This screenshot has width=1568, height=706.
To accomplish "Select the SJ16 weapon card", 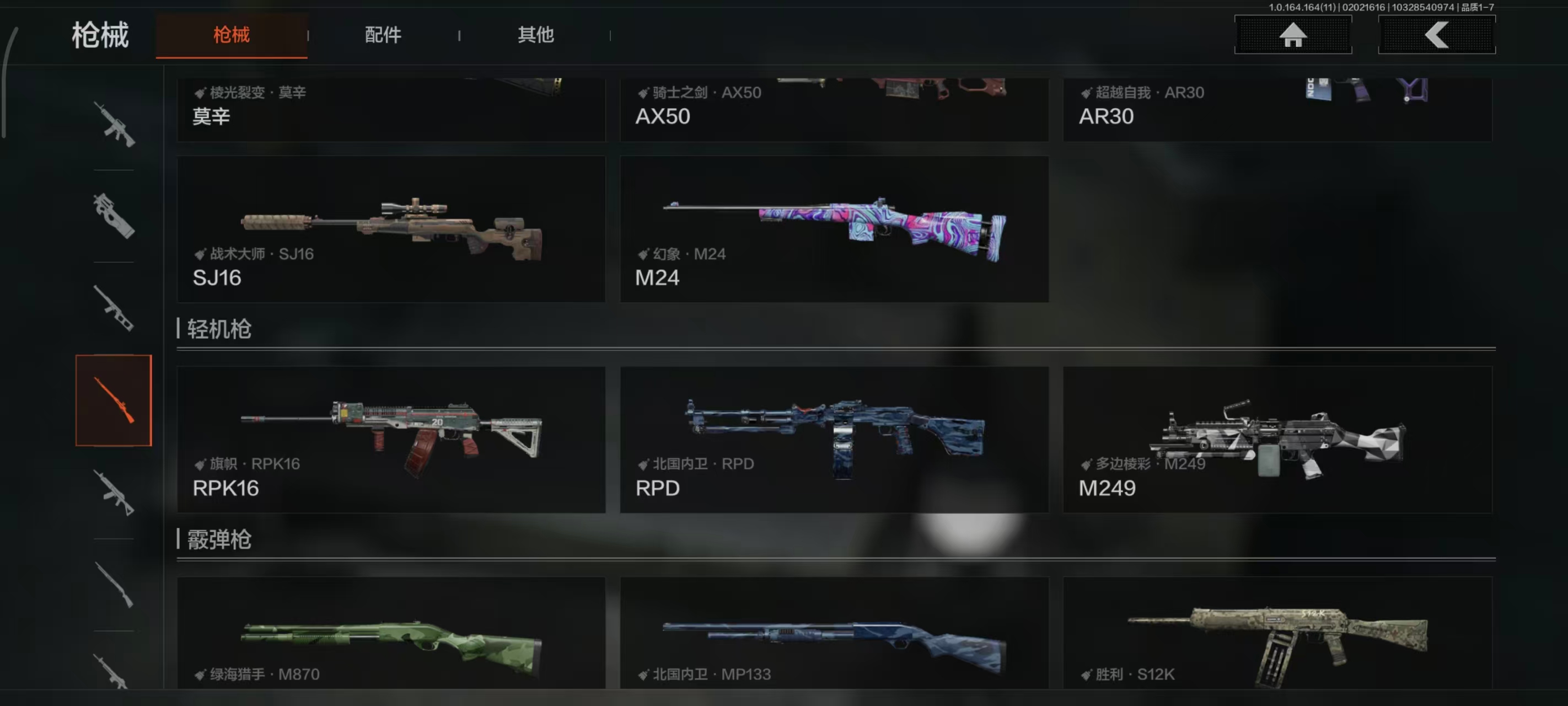I will pyautogui.click(x=391, y=228).
